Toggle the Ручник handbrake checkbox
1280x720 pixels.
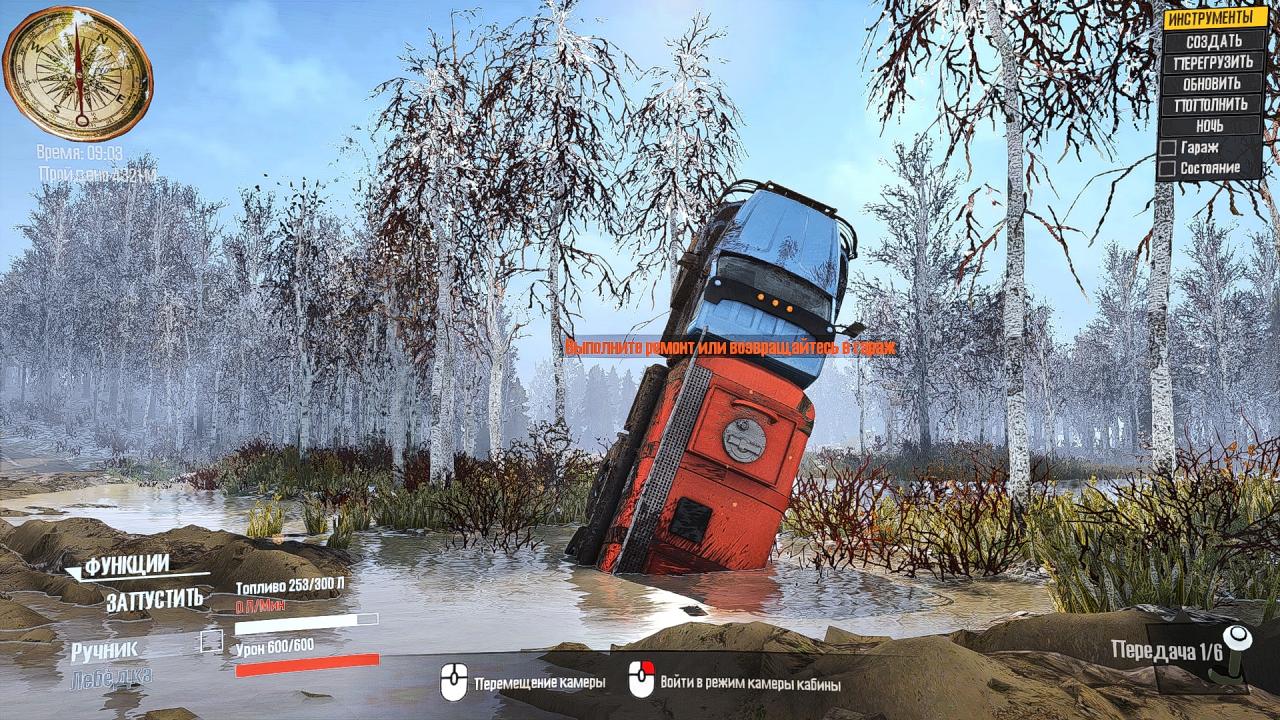click(x=211, y=641)
